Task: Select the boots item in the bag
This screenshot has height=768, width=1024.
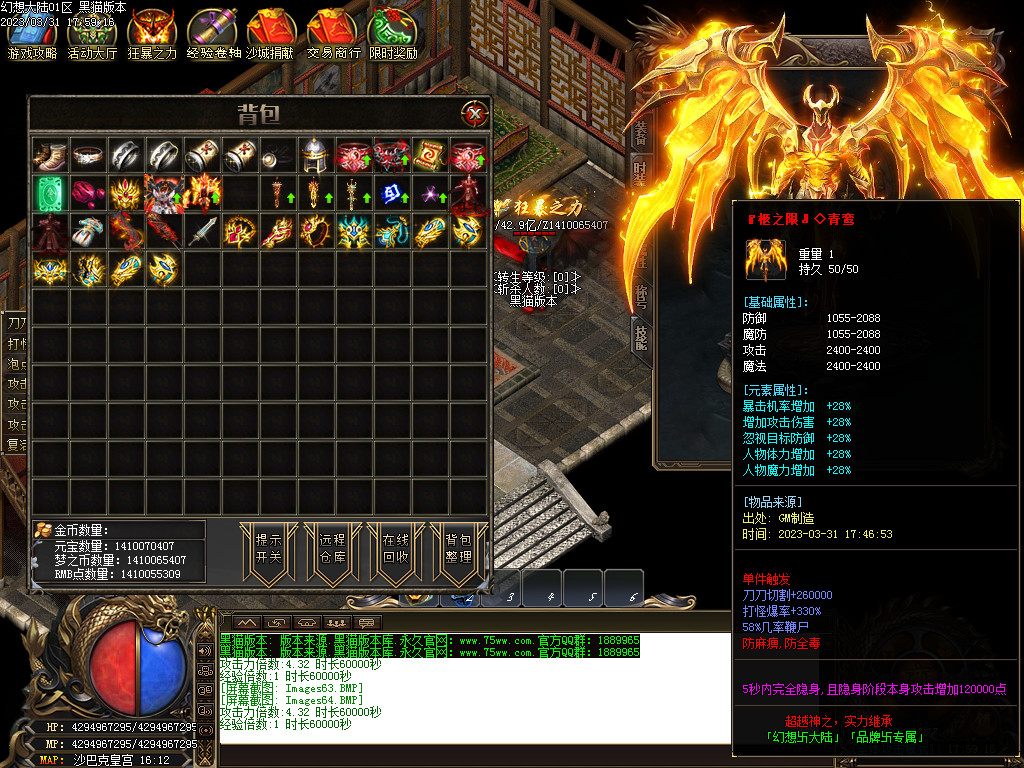Action: 50,154
